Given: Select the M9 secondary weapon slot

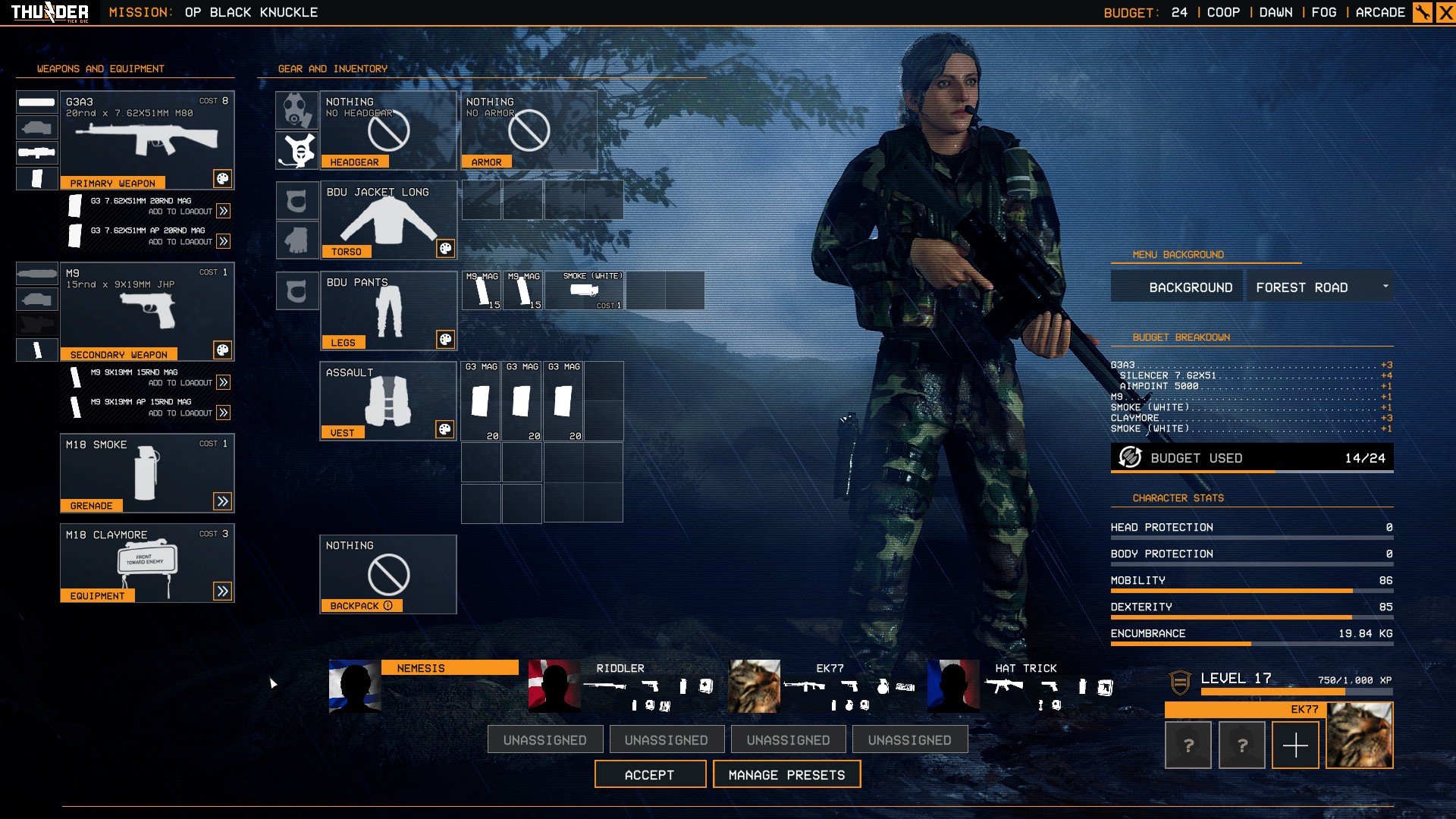Looking at the screenshot, I should click(146, 311).
